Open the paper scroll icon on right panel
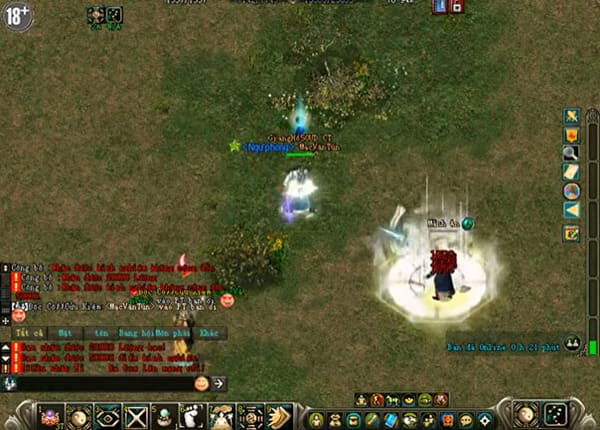This screenshot has width=600, height=430. [571, 172]
